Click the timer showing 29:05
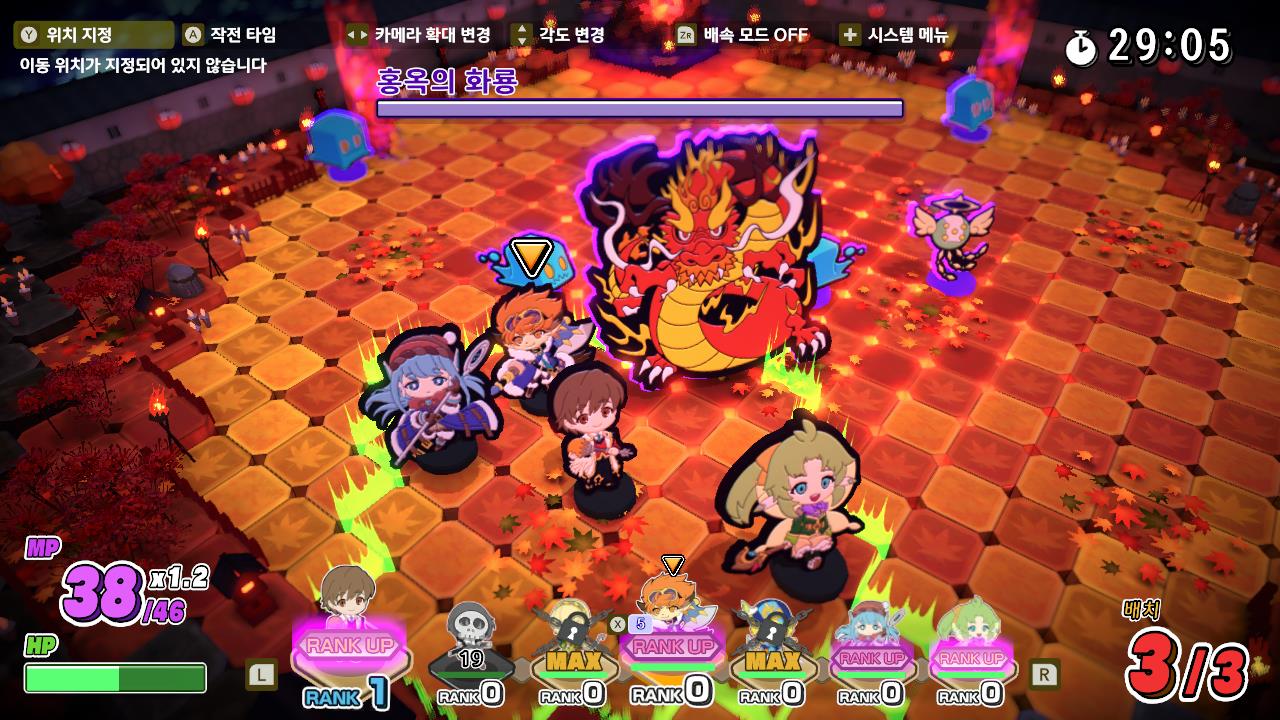The height and width of the screenshot is (720, 1280). pyautogui.click(x=1165, y=41)
